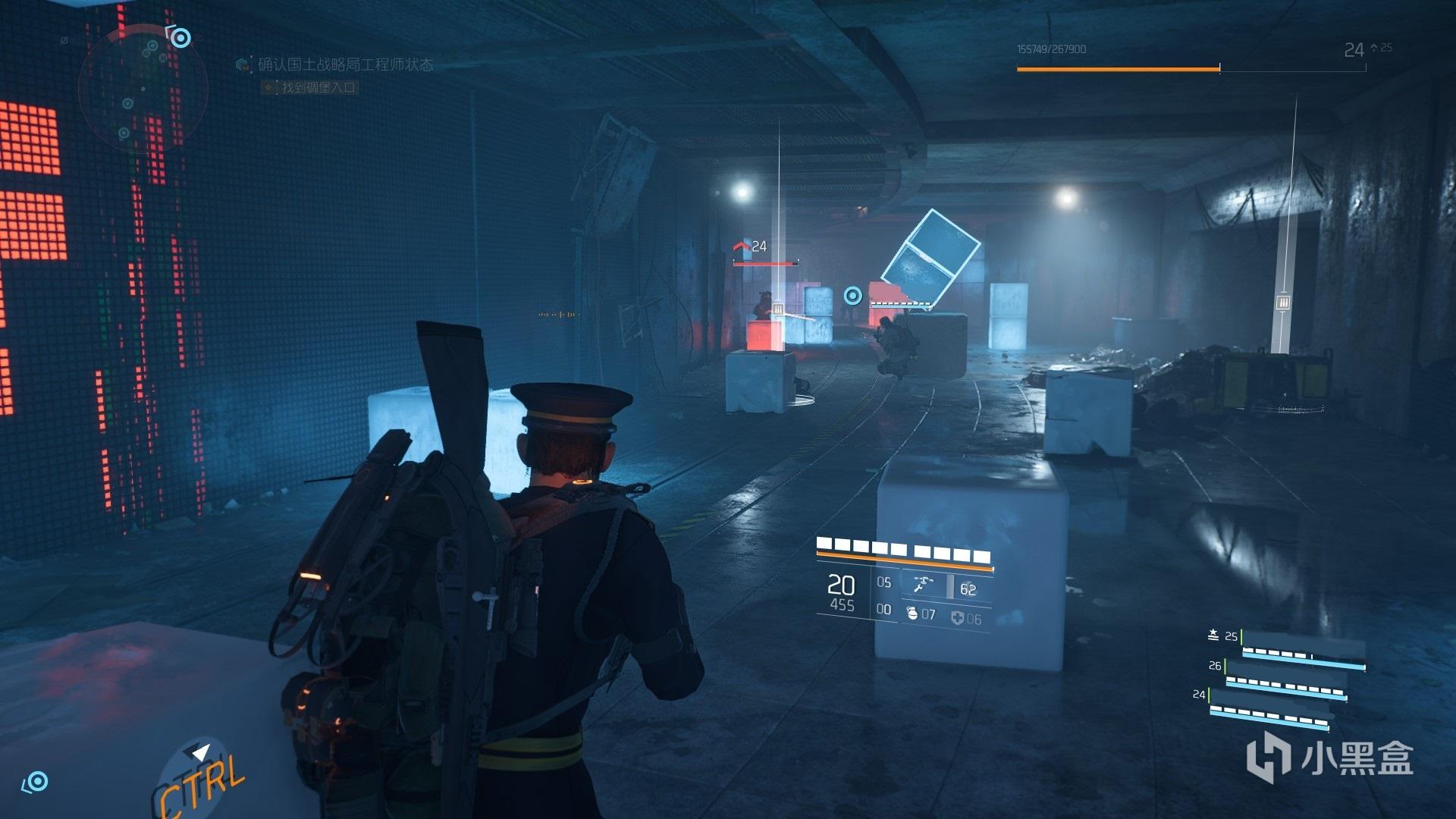Select the grenade icon
The height and width of the screenshot is (819, 1456).
point(912,614)
